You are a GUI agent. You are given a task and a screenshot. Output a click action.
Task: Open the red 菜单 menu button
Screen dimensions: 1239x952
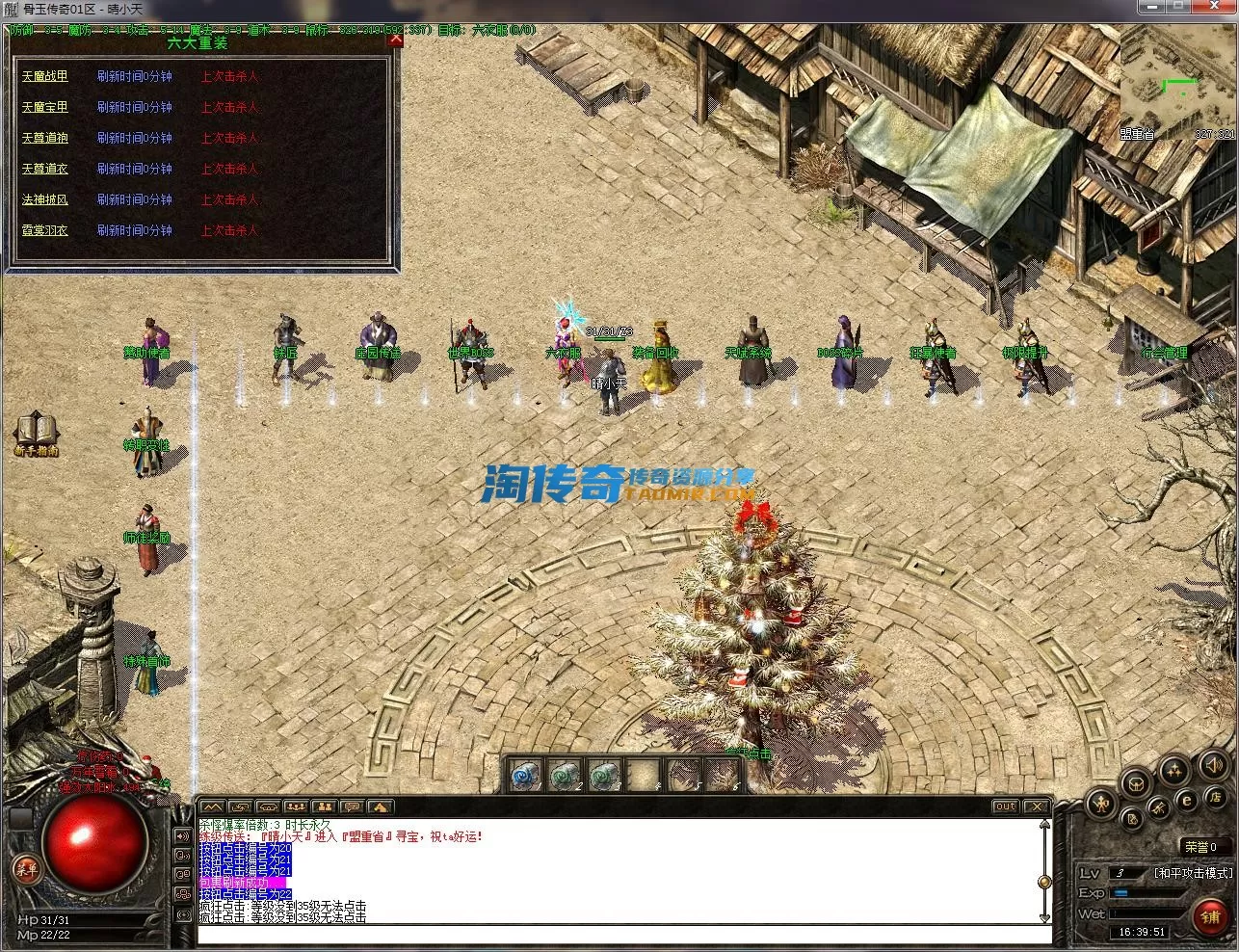click(x=26, y=869)
